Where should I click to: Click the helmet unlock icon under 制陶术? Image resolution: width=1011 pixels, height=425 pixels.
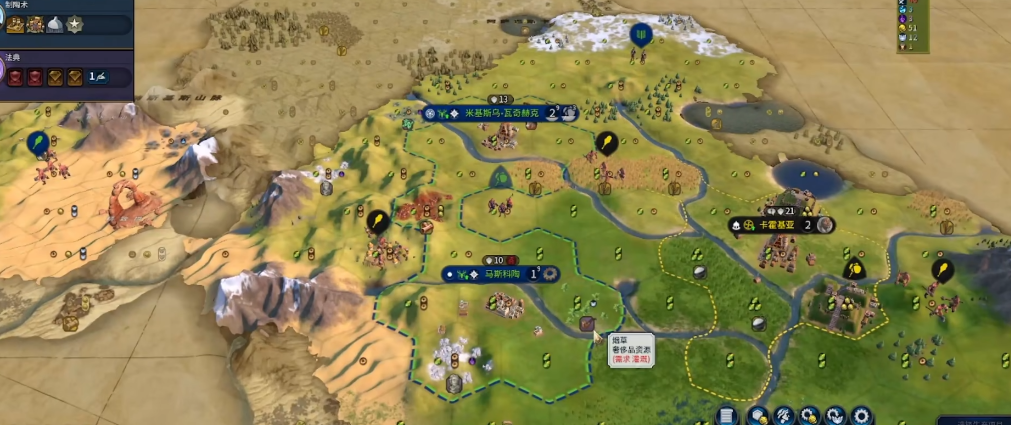click(55, 25)
